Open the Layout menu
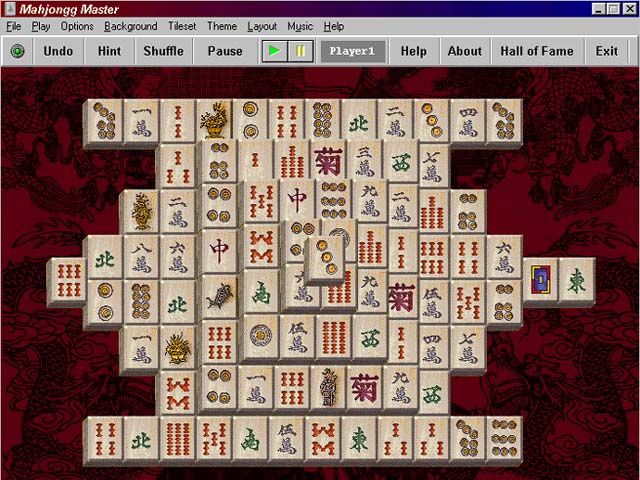This screenshot has height=480, width=640. point(262,26)
